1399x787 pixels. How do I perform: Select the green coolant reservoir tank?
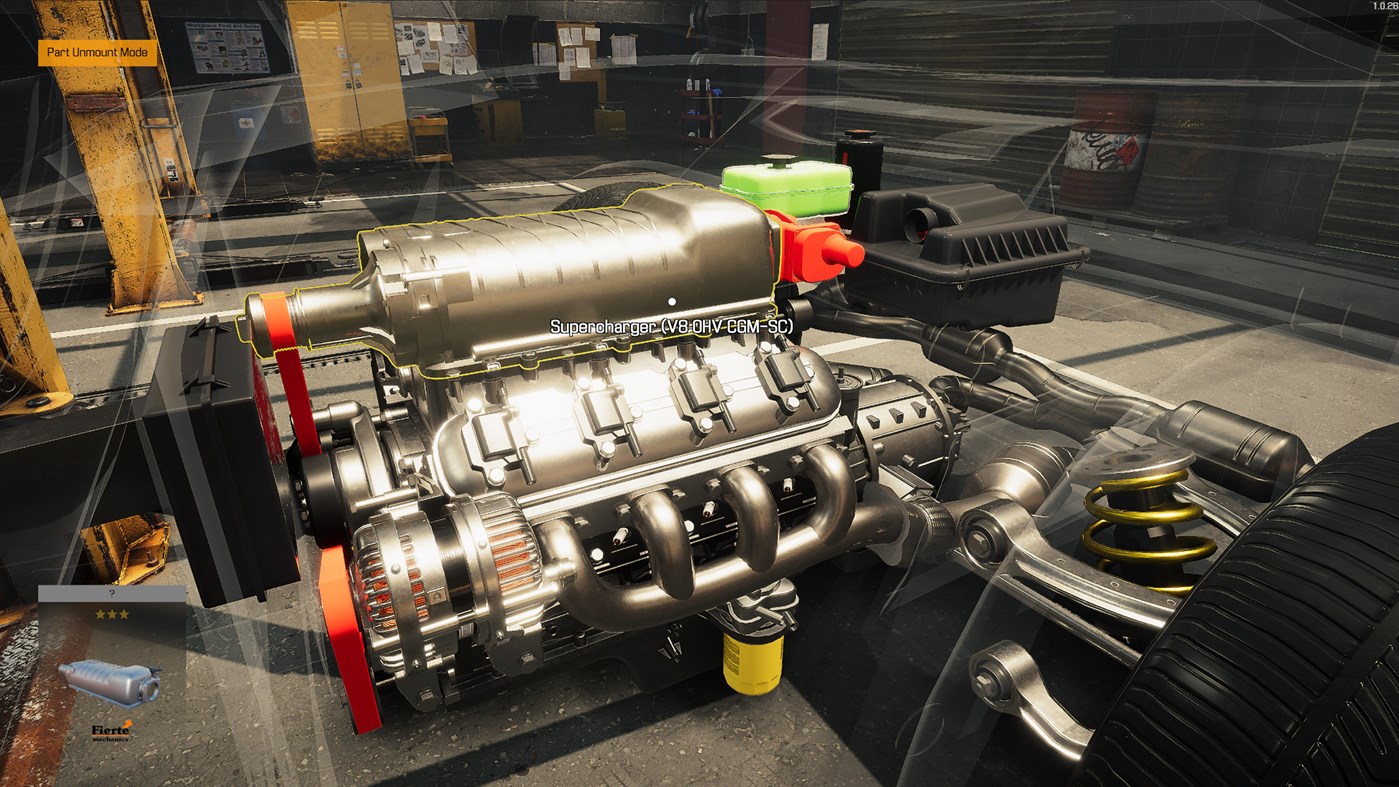point(785,190)
